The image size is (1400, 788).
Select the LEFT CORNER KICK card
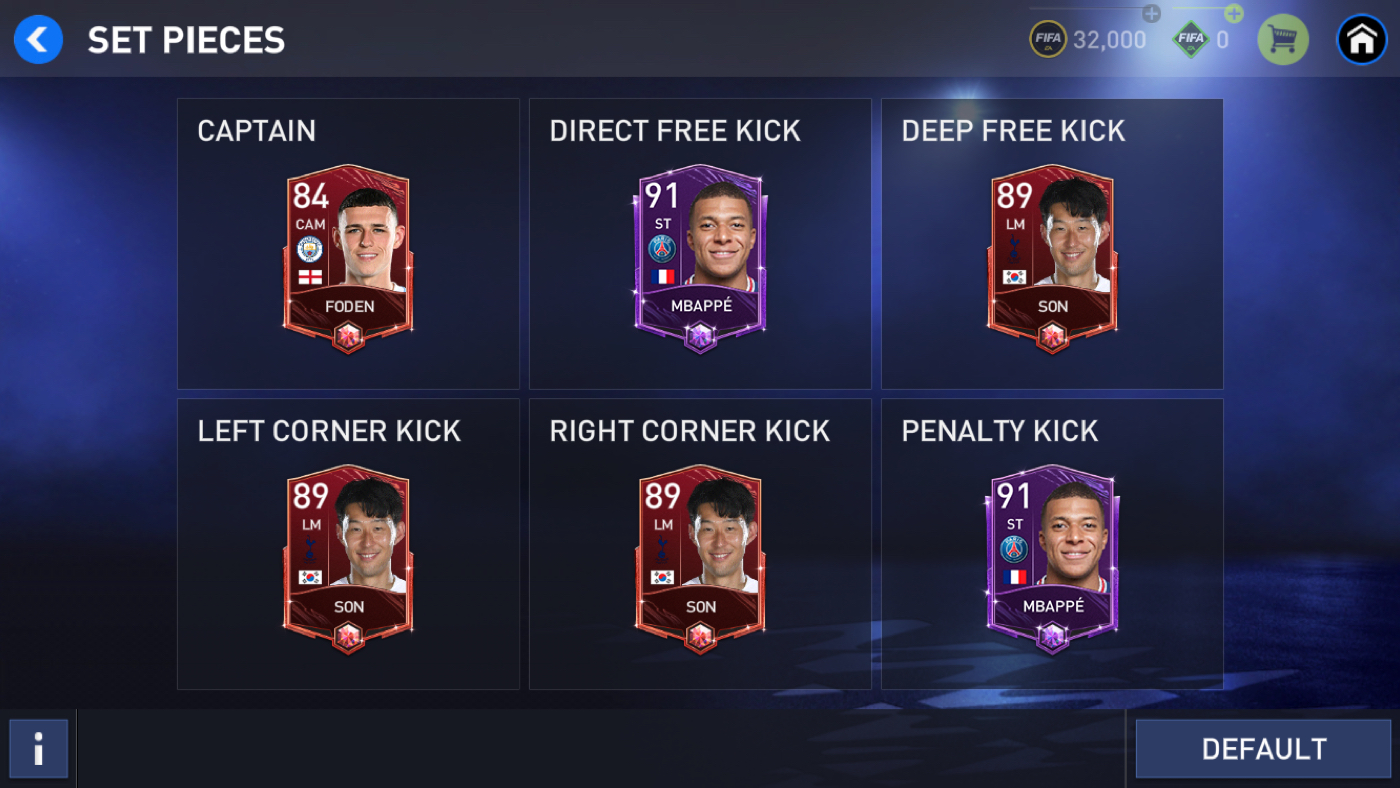point(348,555)
